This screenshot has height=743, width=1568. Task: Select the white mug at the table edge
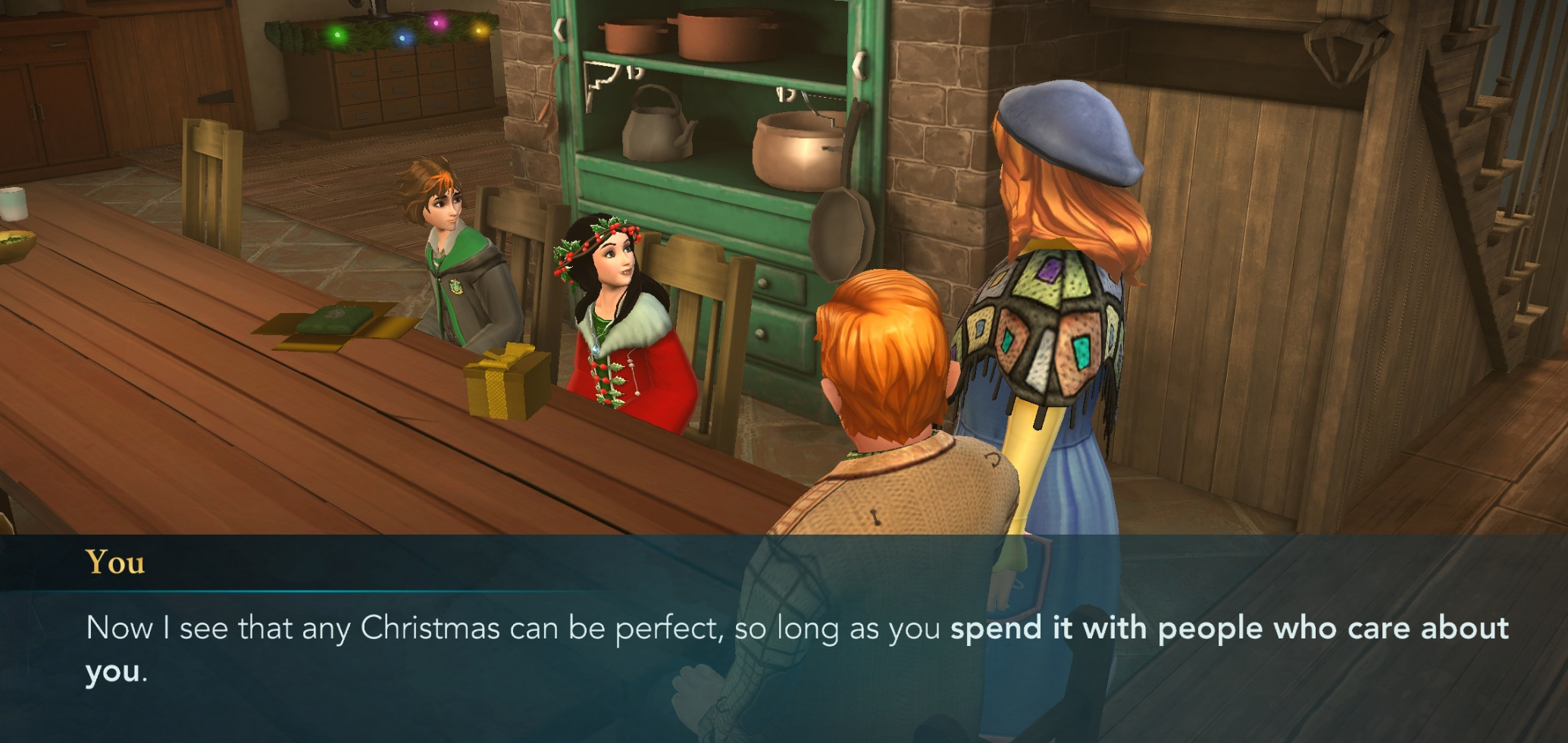pyautogui.click(x=13, y=203)
